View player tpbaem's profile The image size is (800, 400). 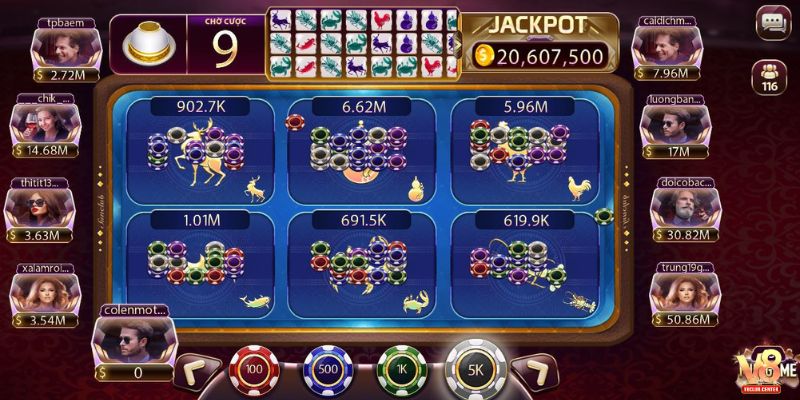tap(58, 45)
